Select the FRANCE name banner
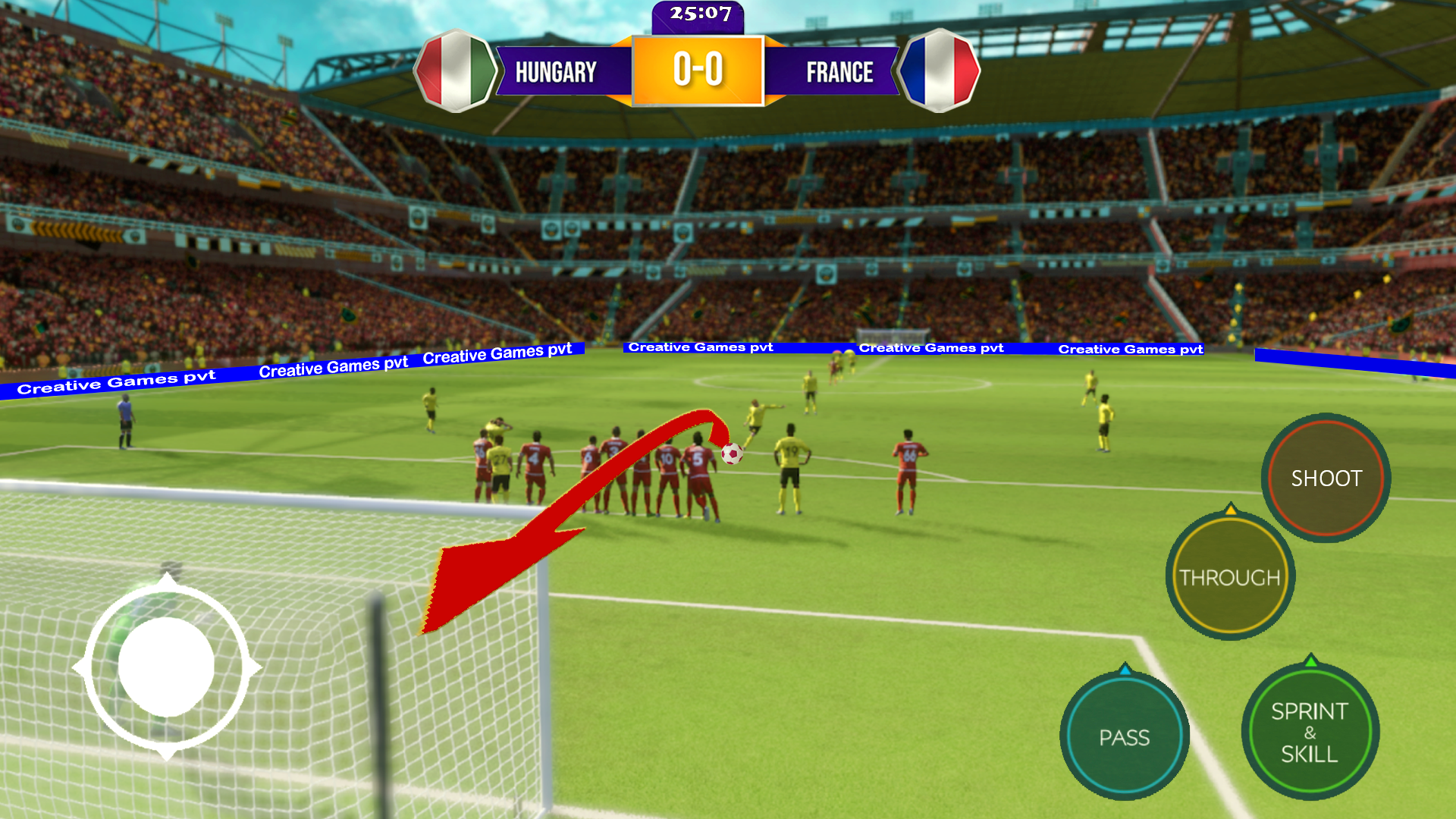1456x819 pixels. (x=839, y=72)
